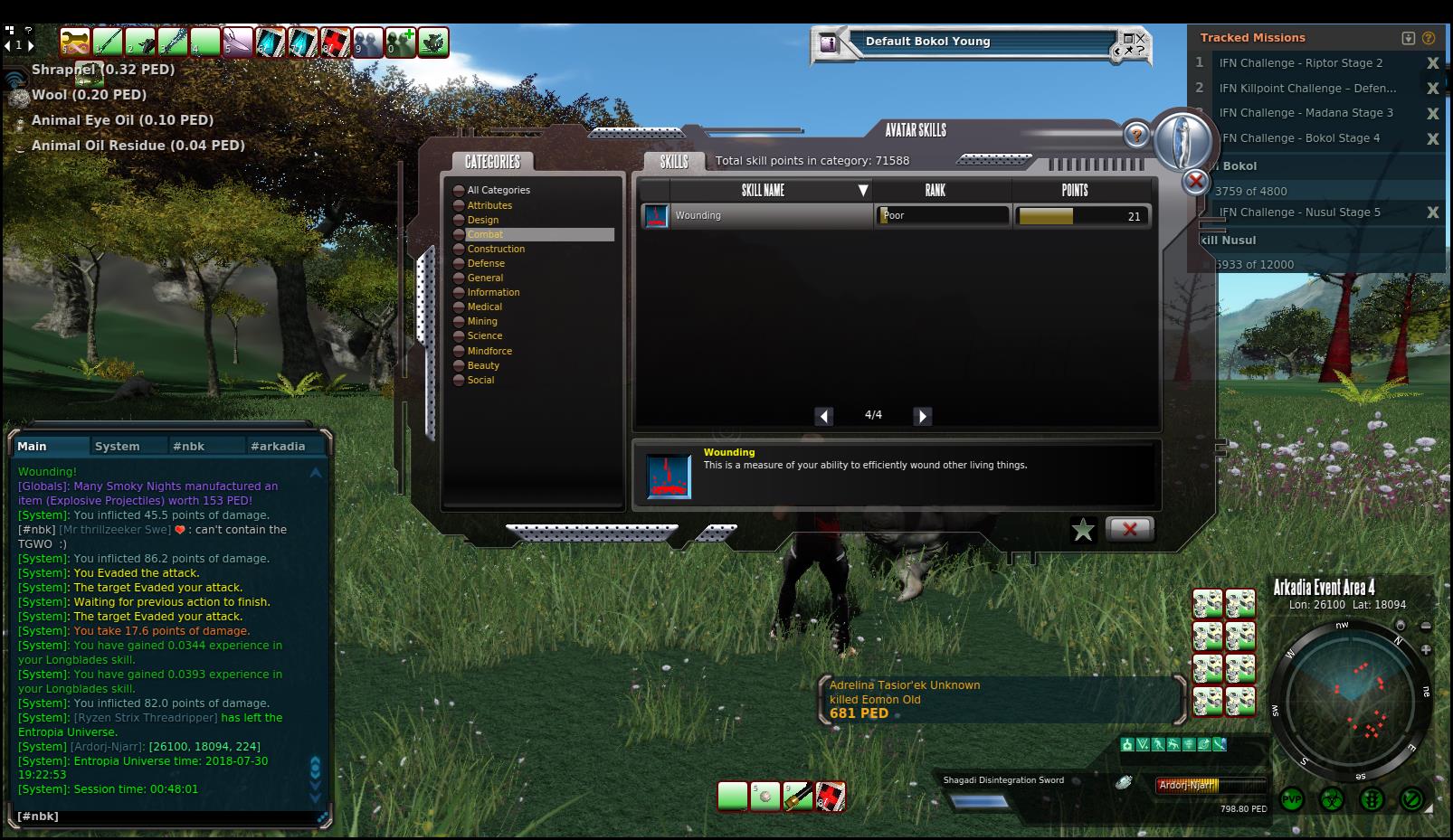Select the Medical category

[x=484, y=307]
